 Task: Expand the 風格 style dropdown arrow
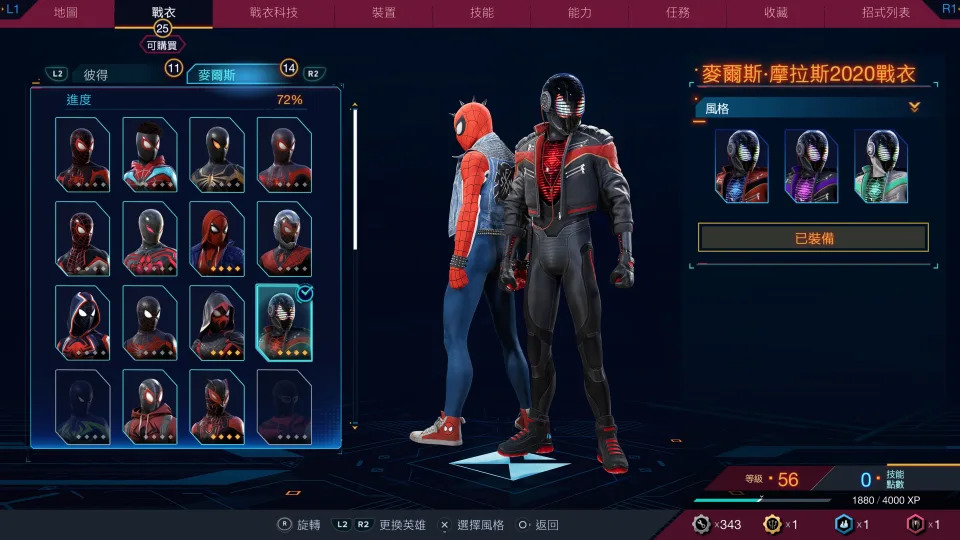[913, 107]
